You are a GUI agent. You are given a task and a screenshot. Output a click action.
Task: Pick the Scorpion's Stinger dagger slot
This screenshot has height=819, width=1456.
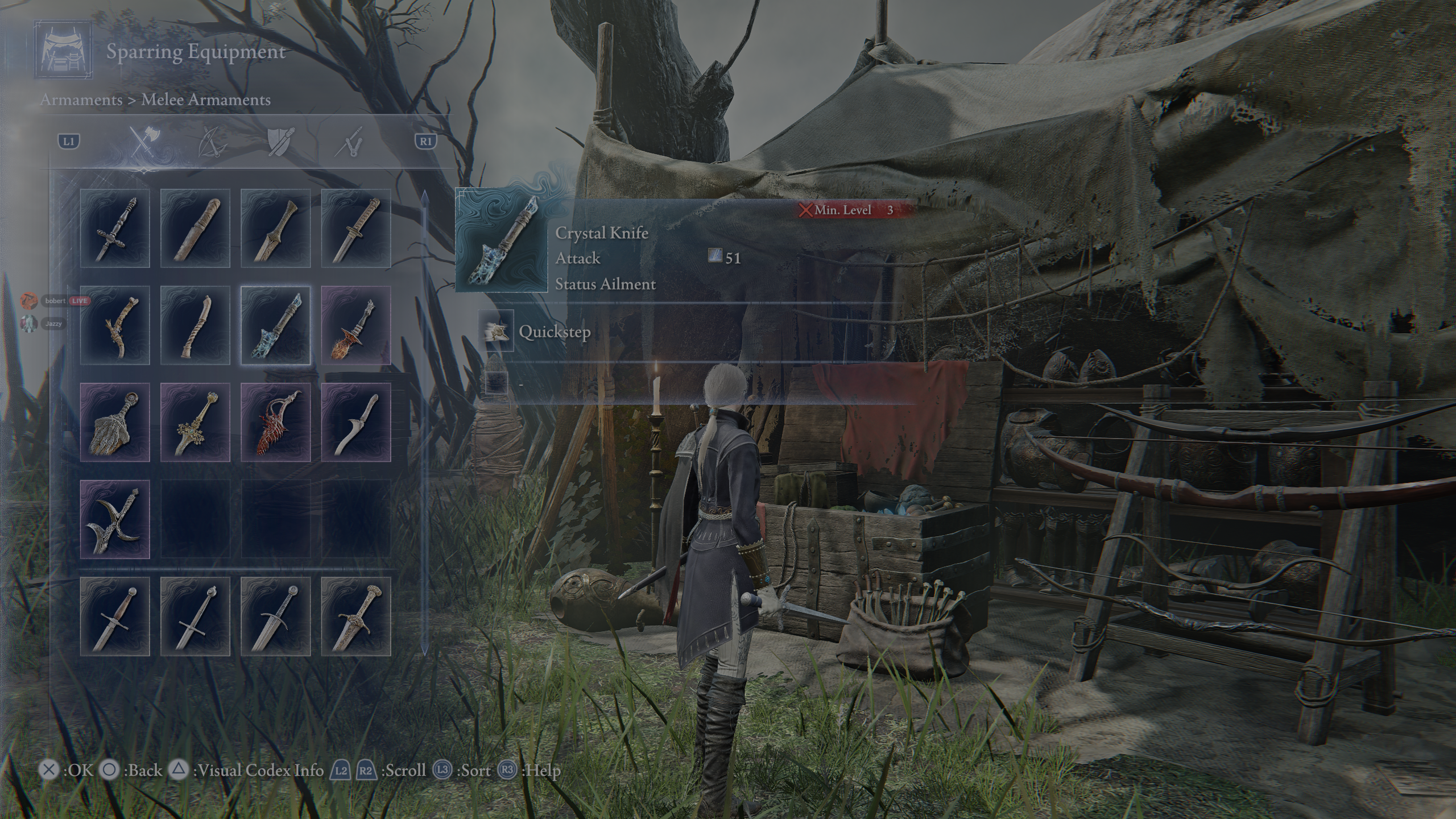point(356,325)
